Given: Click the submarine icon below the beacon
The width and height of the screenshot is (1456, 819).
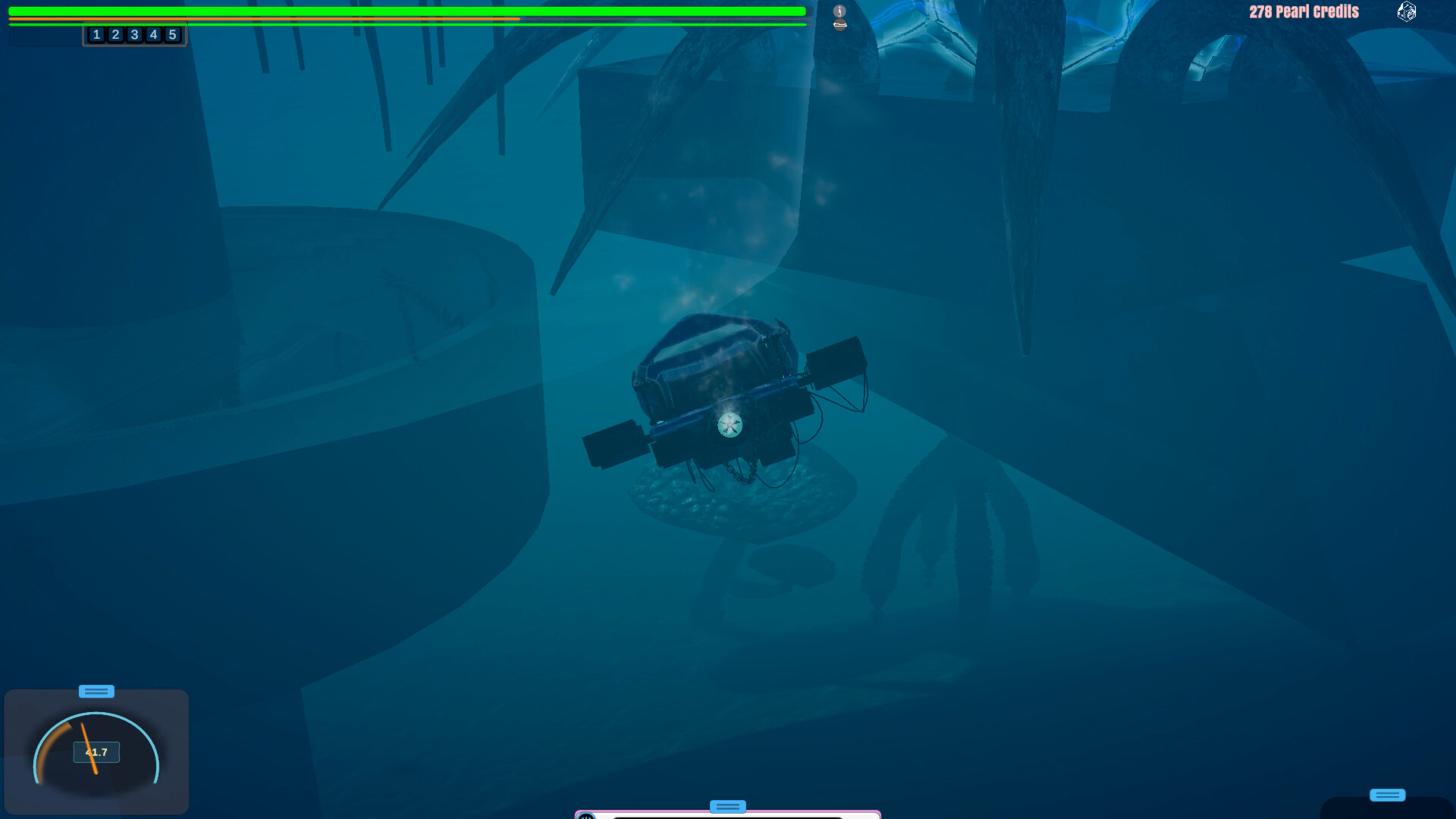Looking at the screenshot, I should tap(838, 24).
